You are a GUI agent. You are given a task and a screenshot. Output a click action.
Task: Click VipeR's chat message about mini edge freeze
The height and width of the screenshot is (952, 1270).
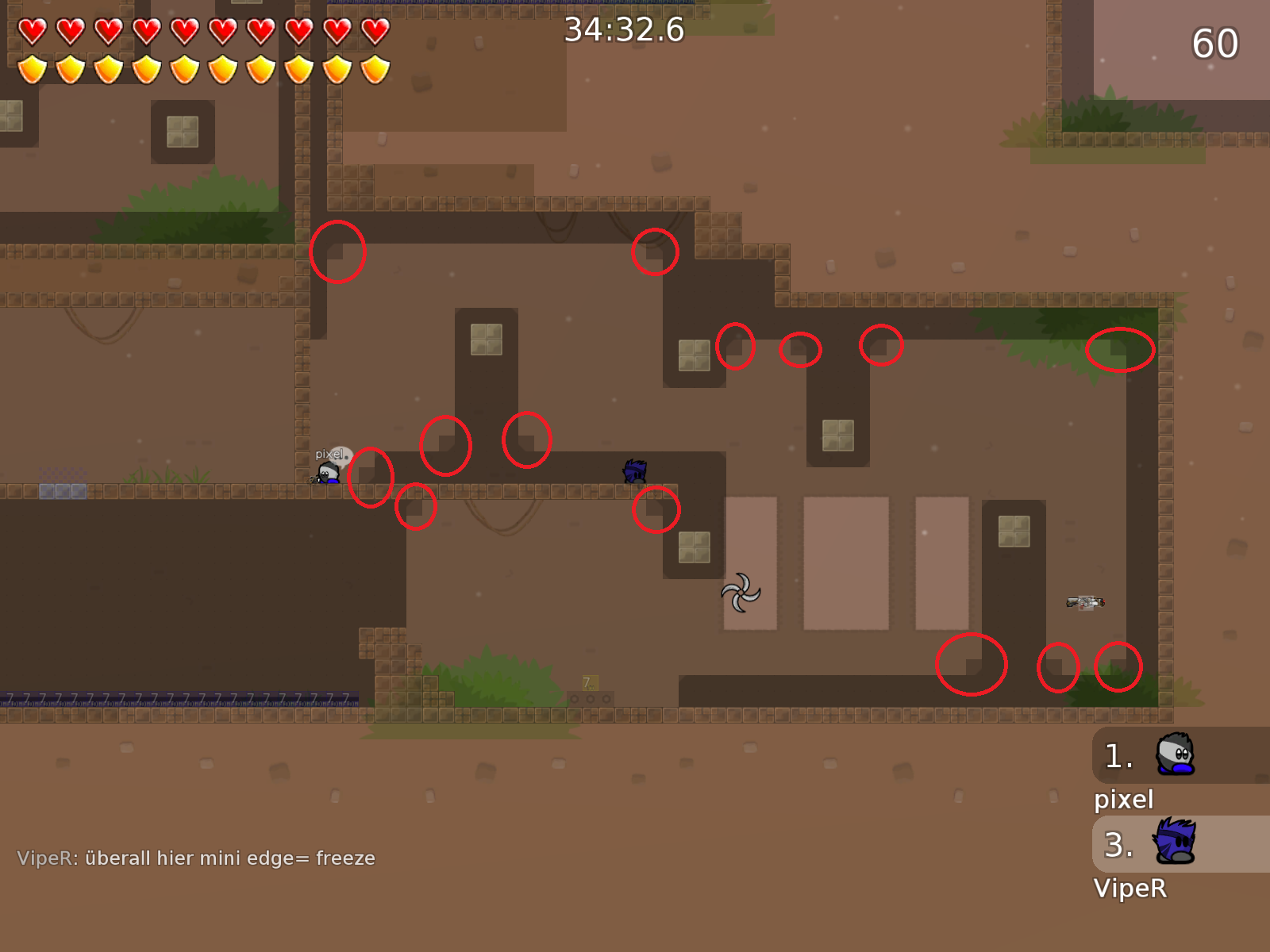click(197, 858)
